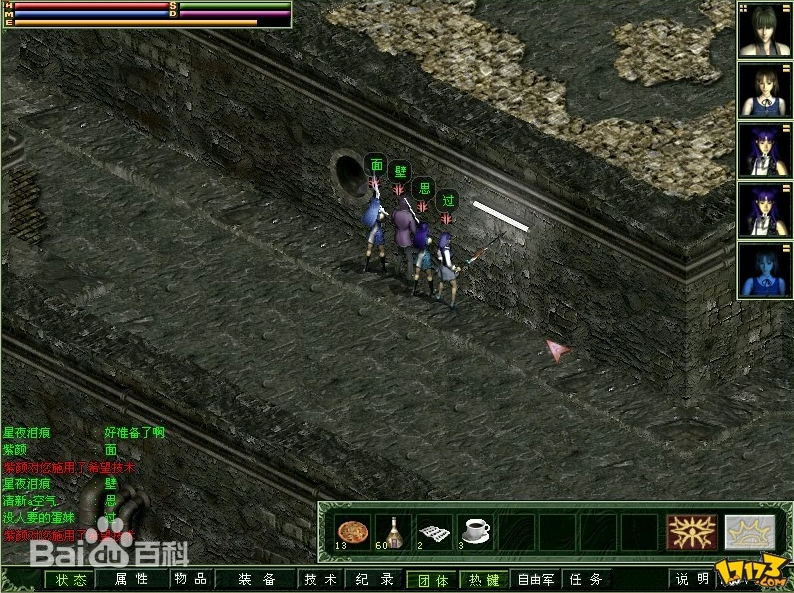Use the potion bottle in the hotbar
The width and height of the screenshot is (794, 593).
click(x=393, y=532)
